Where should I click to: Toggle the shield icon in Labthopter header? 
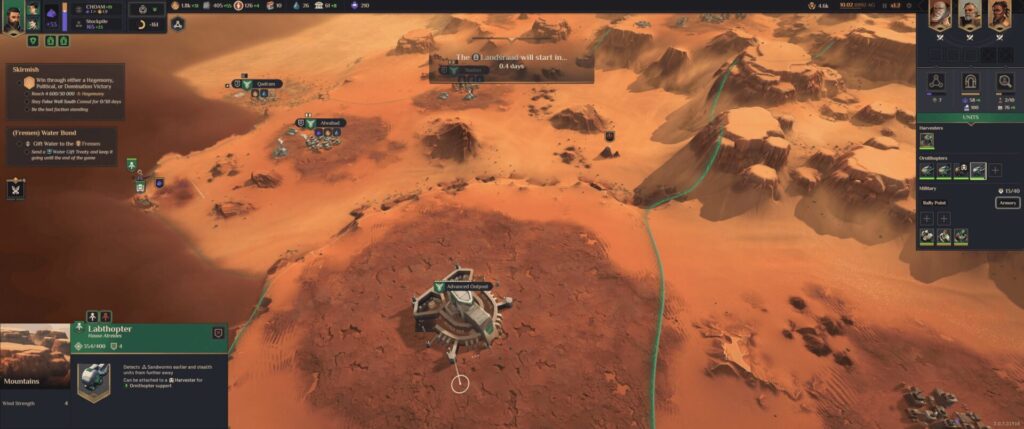[x=218, y=333]
